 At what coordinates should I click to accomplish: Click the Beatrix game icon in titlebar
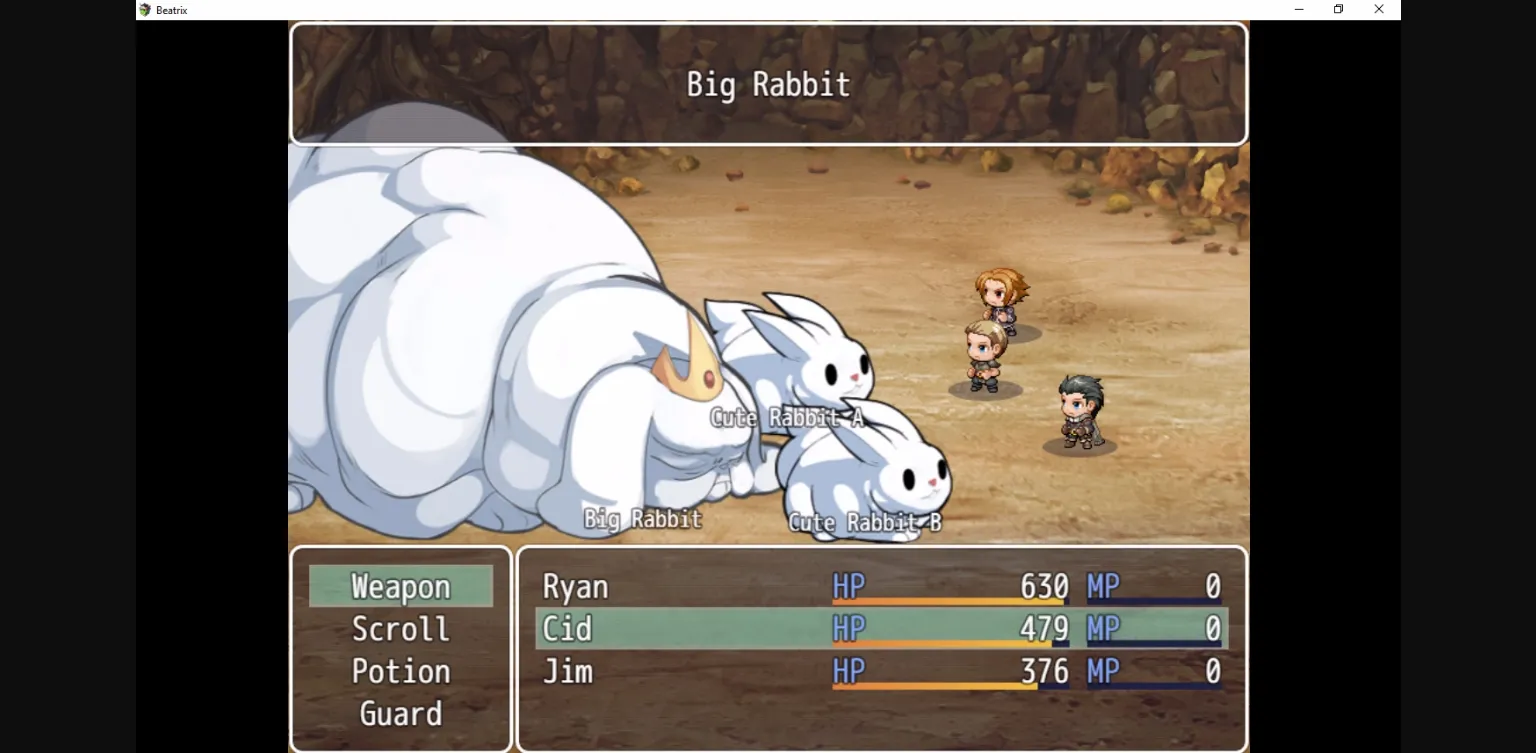144,9
